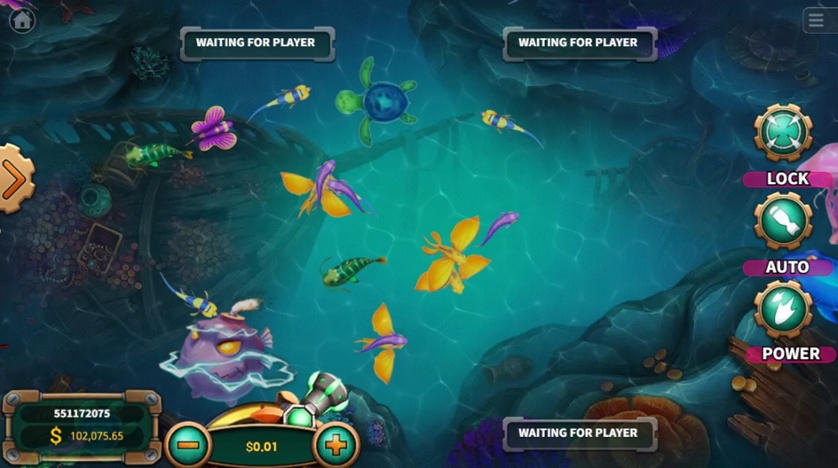Expand the orange arrow side panel
This screenshot has width=838, height=468.
pyautogui.click(x=14, y=180)
